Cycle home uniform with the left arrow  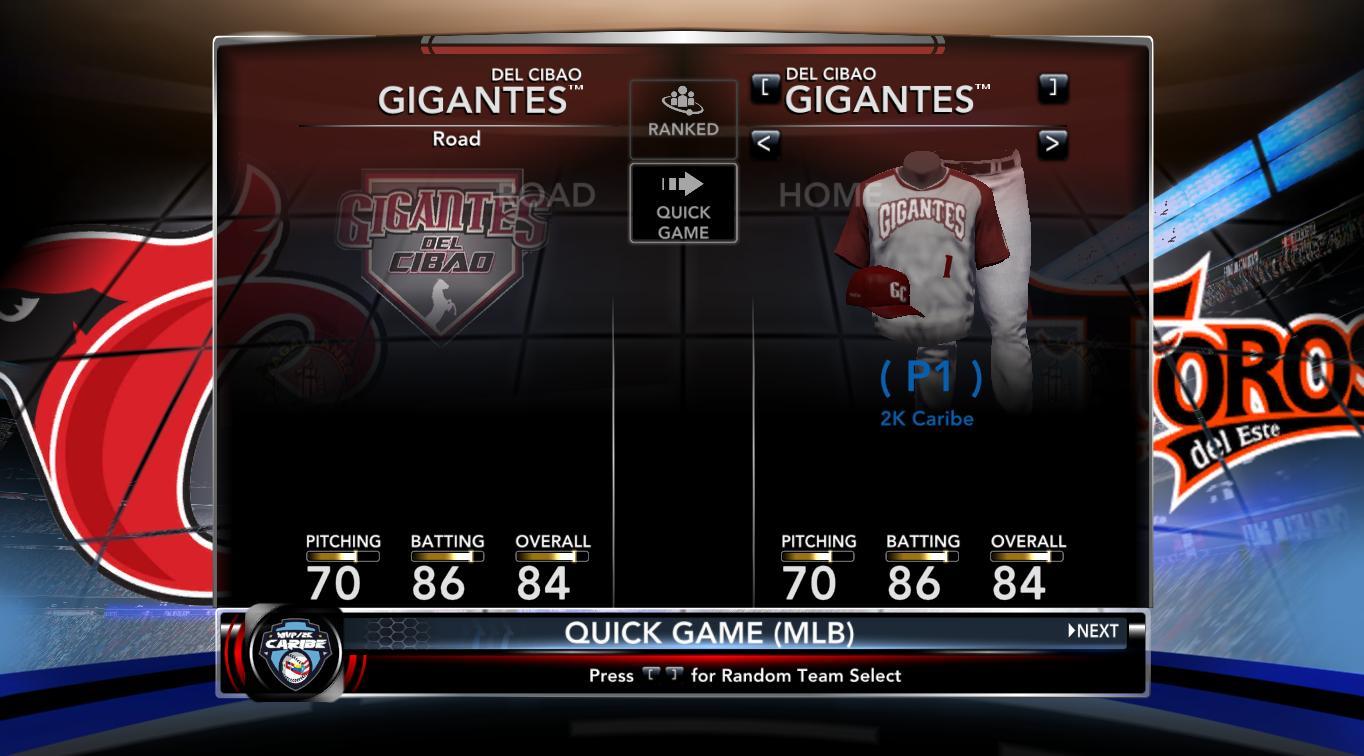pos(764,143)
